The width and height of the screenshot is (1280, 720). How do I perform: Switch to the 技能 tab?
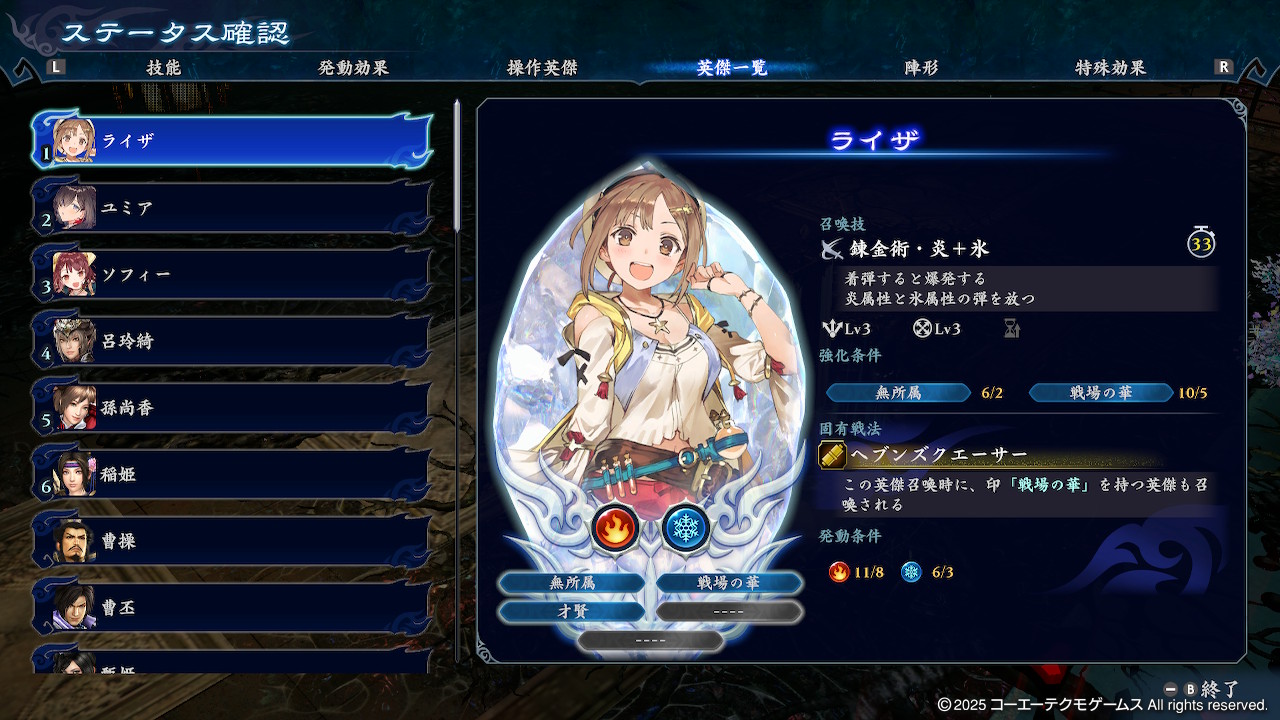point(163,68)
